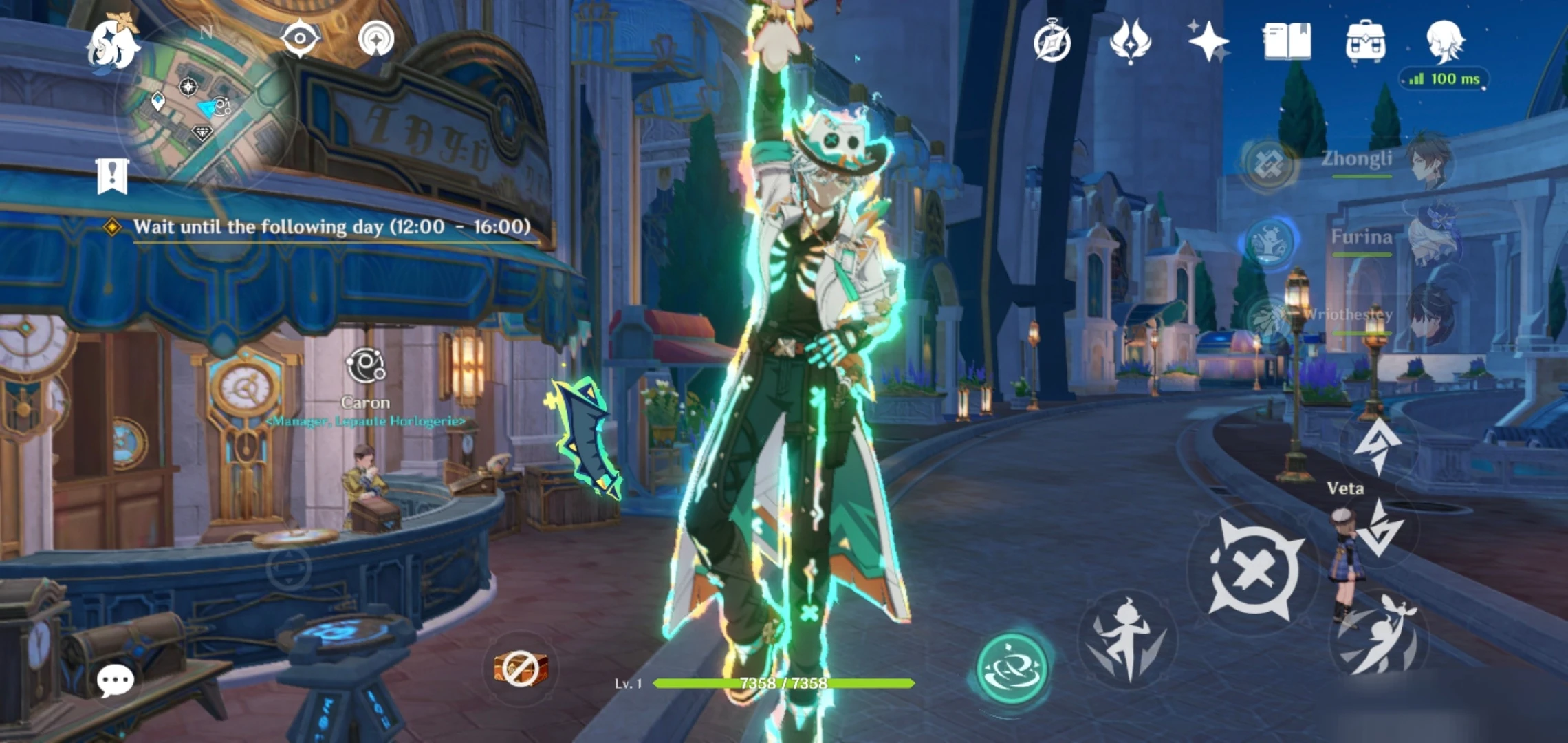Expand the quest bookmark panel
The height and width of the screenshot is (743, 1568).
(x=112, y=174)
